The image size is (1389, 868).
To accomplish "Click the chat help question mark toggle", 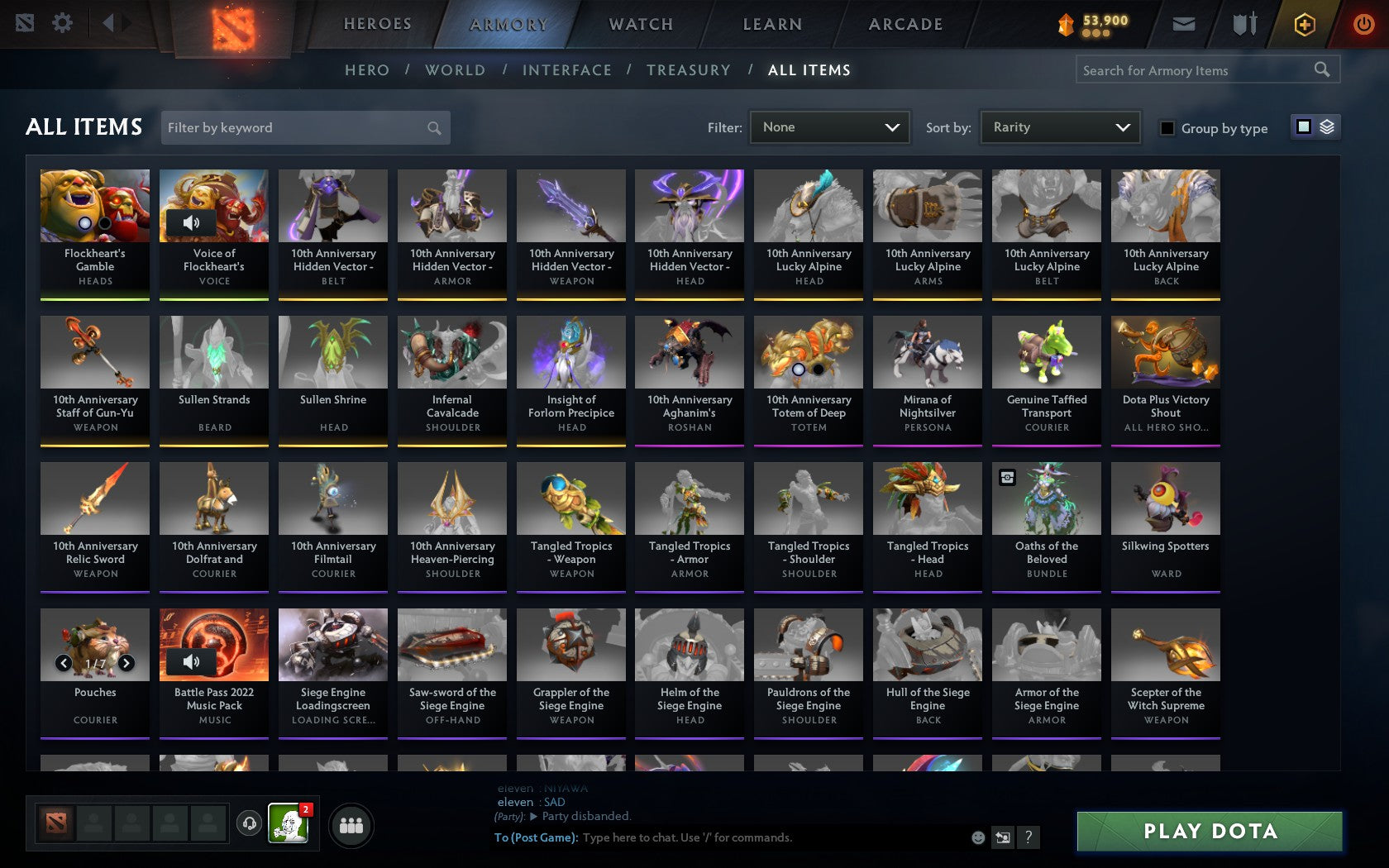I will 1028,837.
